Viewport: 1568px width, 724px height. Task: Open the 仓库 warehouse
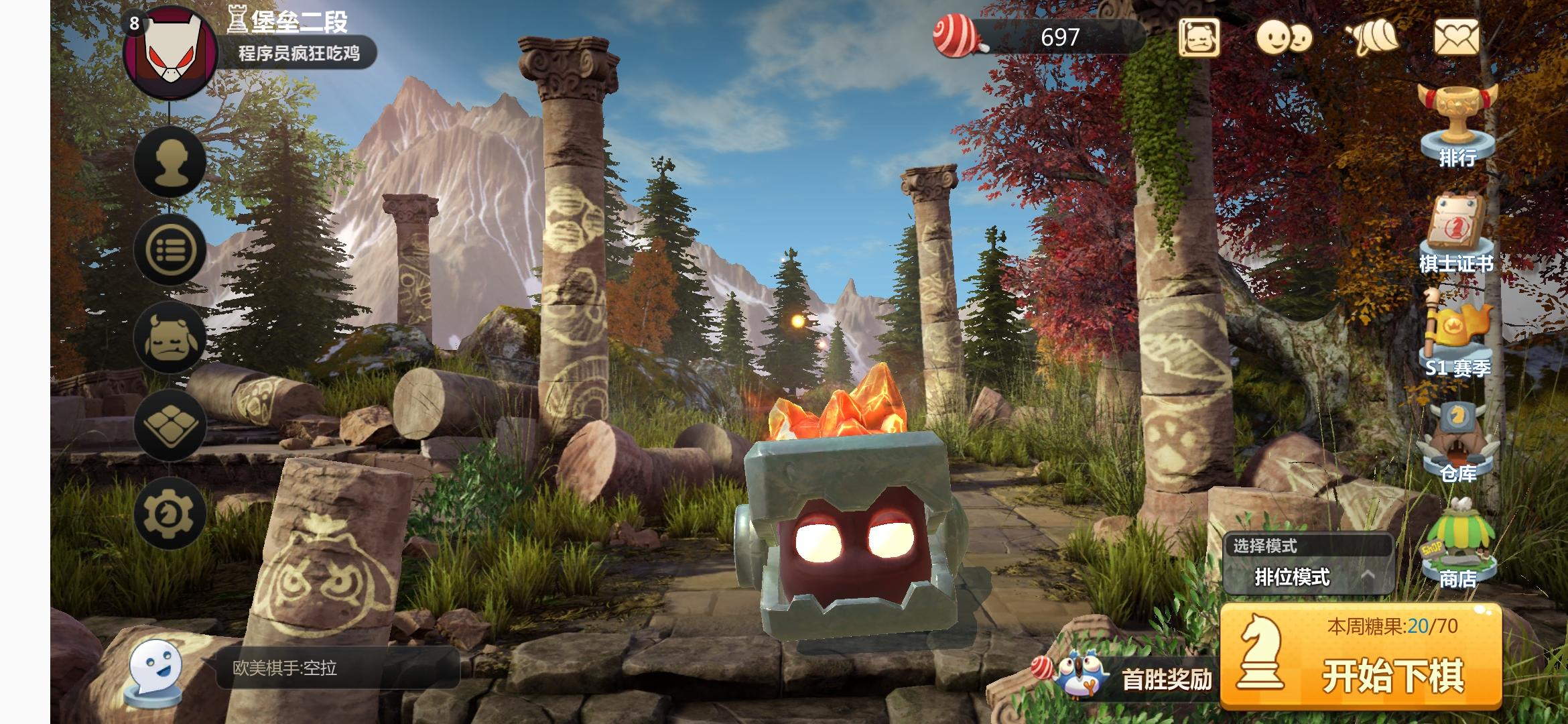1458,442
